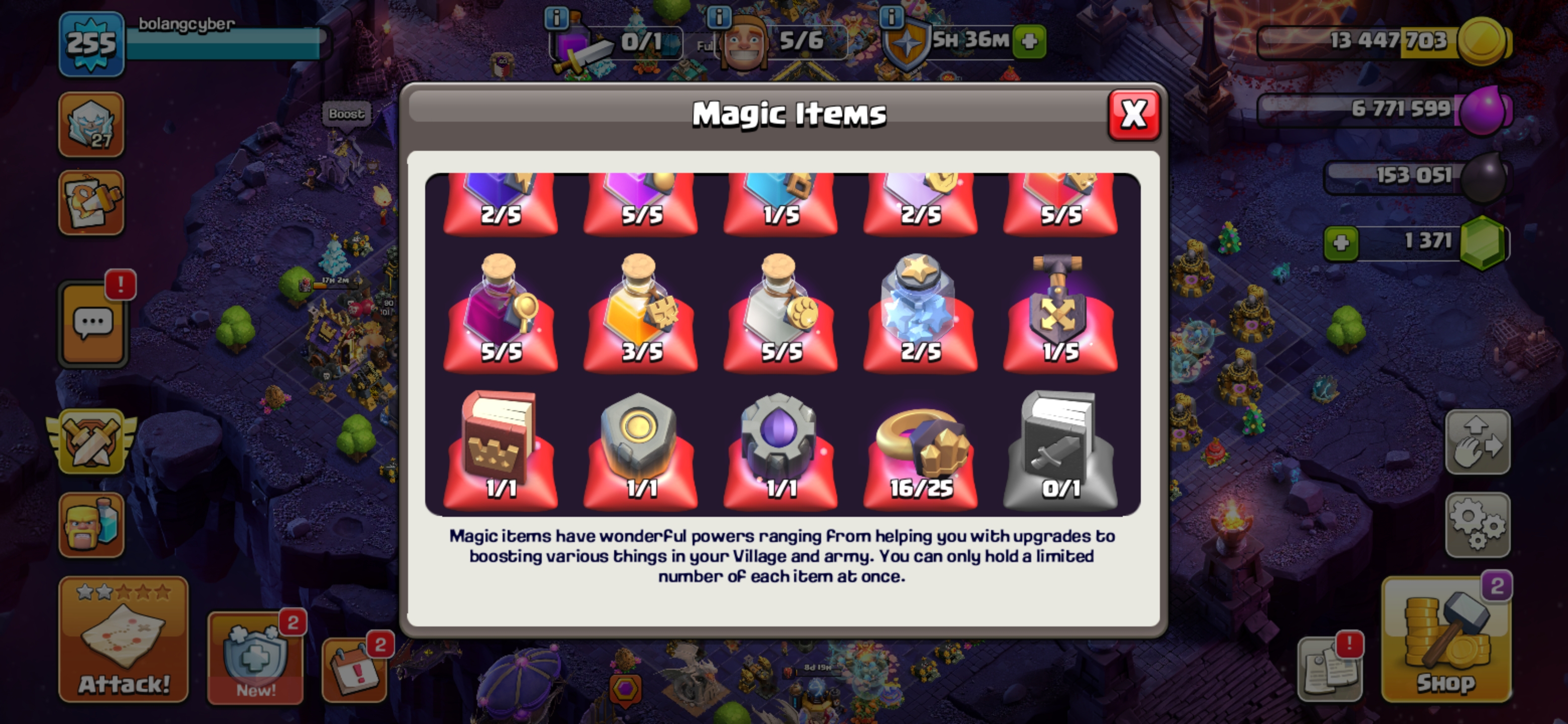Image resolution: width=1568 pixels, height=724 pixels.
Task: Open the player level 255 profile
Action: pyautogui.click(x=91, y=44)
